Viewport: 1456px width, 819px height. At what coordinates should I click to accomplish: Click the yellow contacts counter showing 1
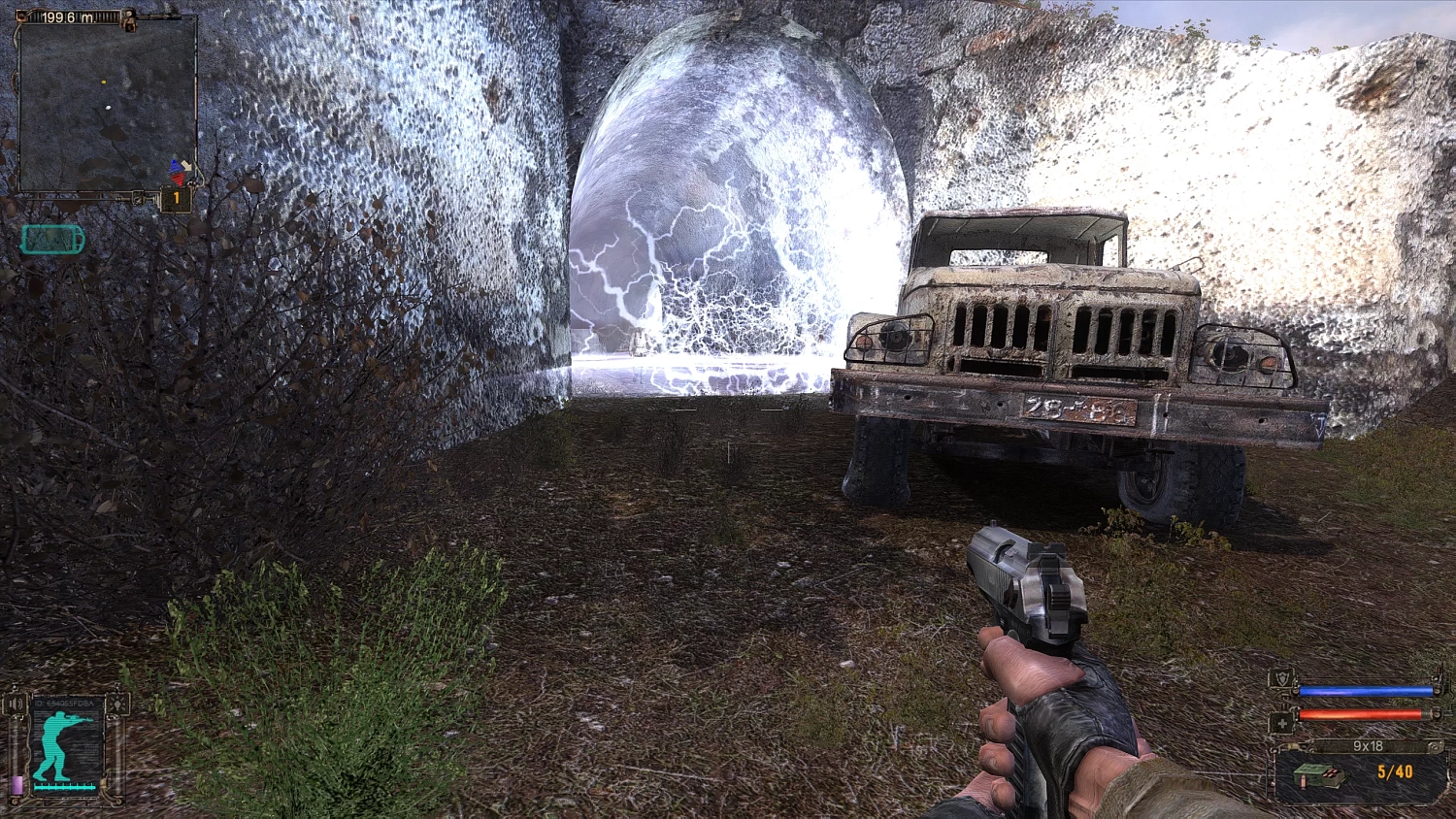175,197
